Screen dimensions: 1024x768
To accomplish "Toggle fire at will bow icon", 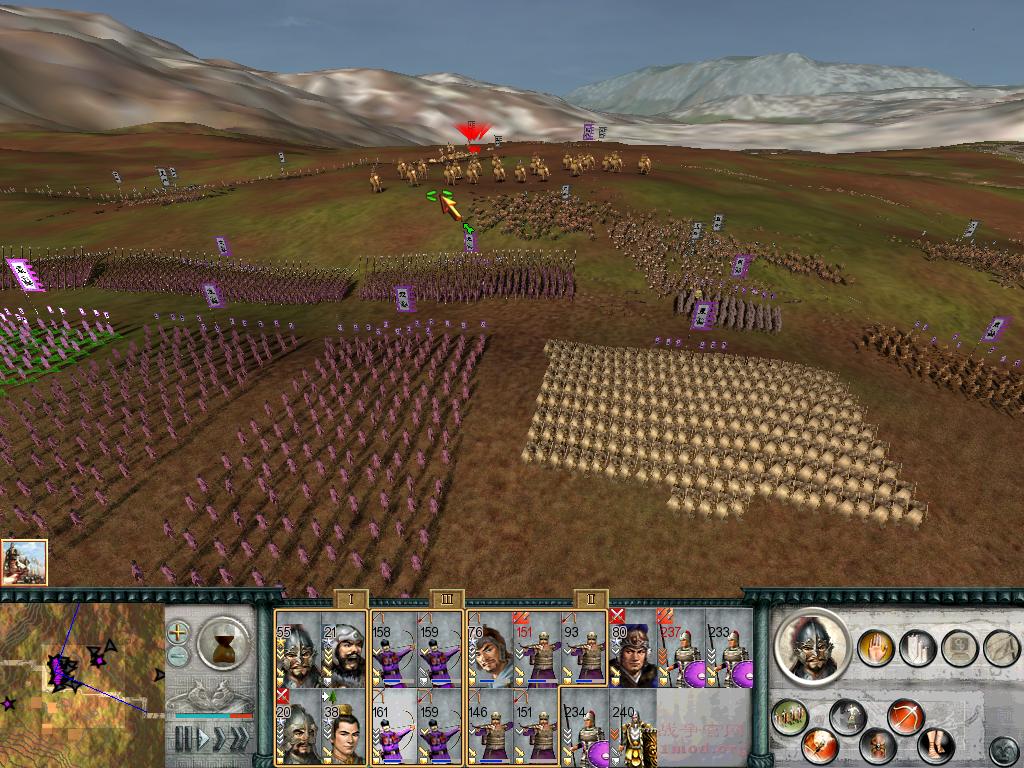I will tap(904, 716).
